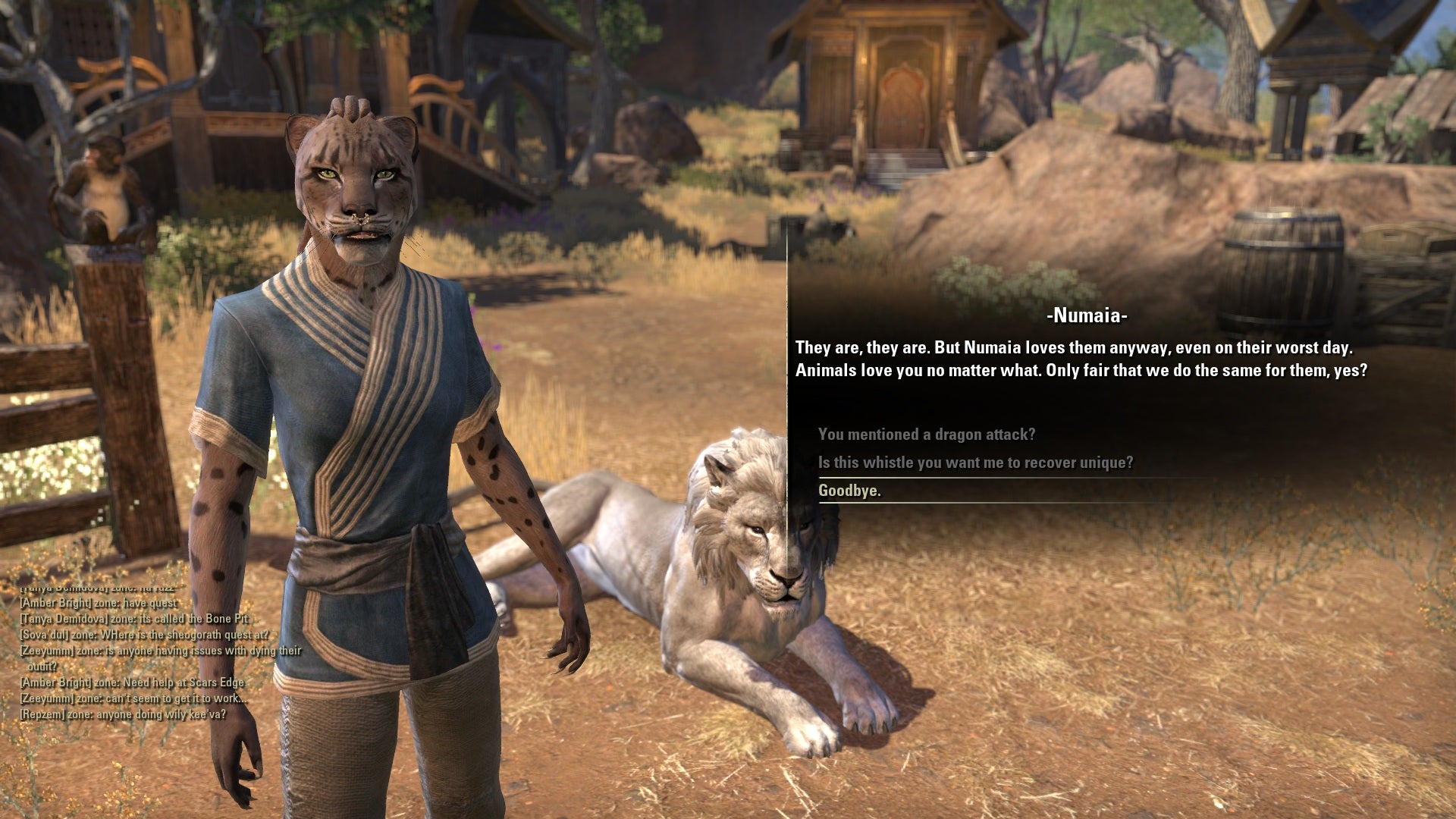Choose 'Goodbye.' to end the conversation
1456x819 pixels.
click(x=849, y=490)
